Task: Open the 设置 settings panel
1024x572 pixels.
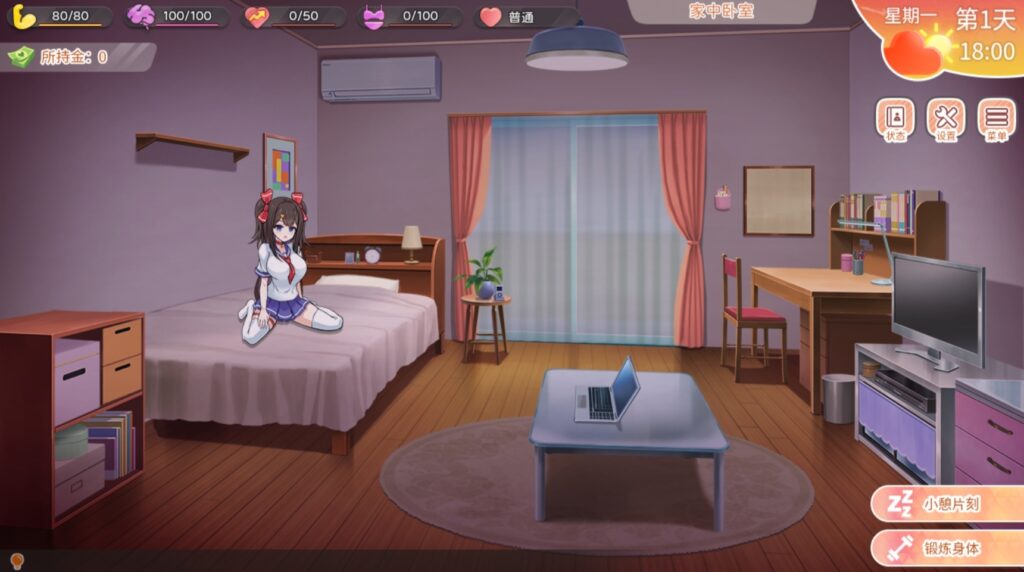Action: (945, 120)
